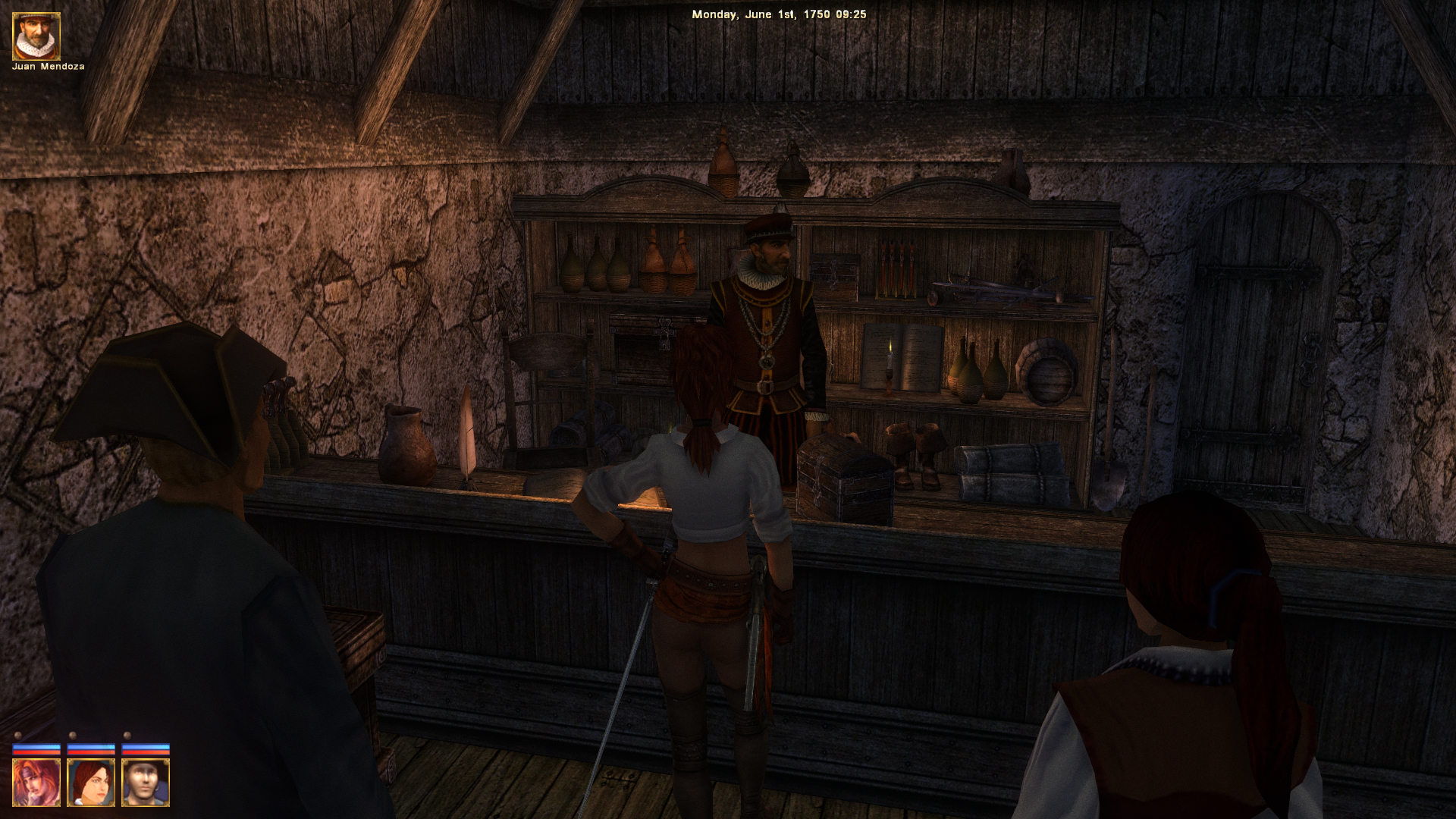The width and height of the screenshot is (1456, 819).
Task: Select the dark-red-haired woman party portrait
Action: click(91, 783)
